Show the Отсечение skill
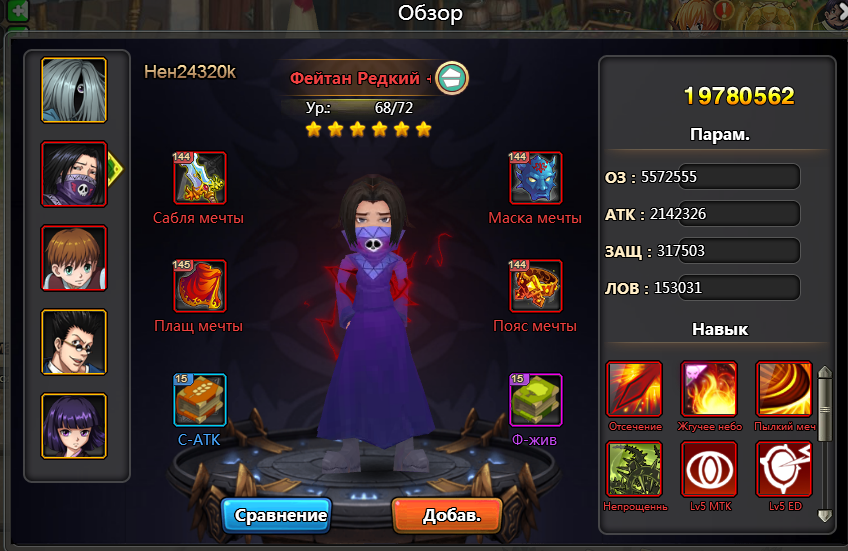The height and width of the screenshot is (551, 848). click(634, 389)
